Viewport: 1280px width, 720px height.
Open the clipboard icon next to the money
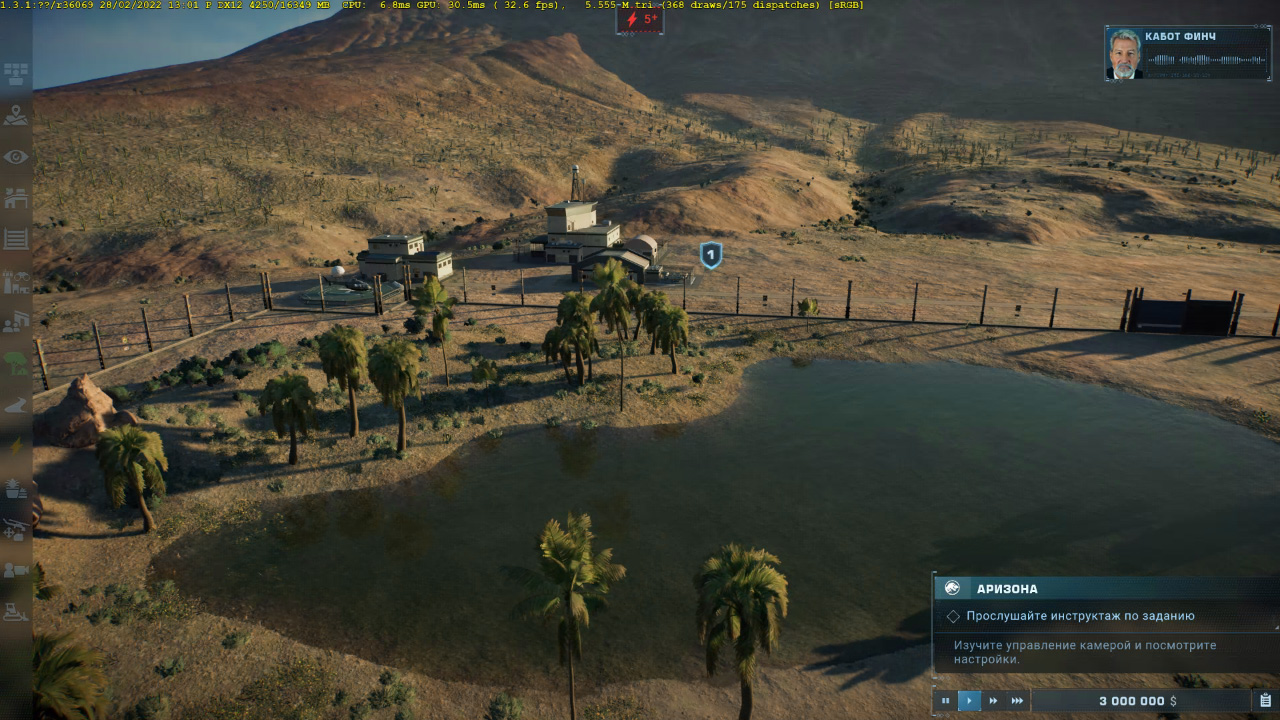click(1265, 701)
